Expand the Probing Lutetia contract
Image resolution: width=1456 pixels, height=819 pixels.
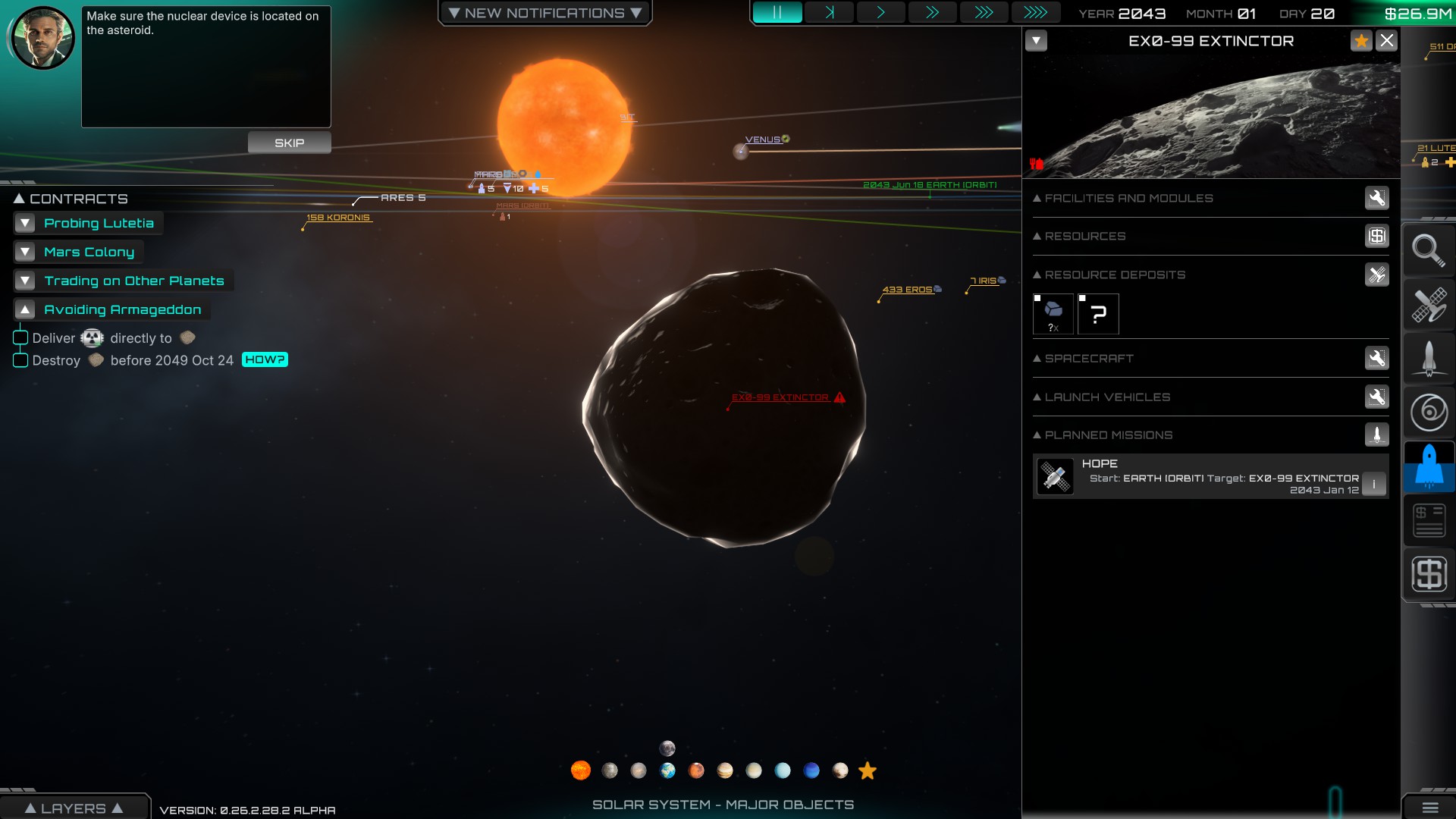tap(25, 223)
